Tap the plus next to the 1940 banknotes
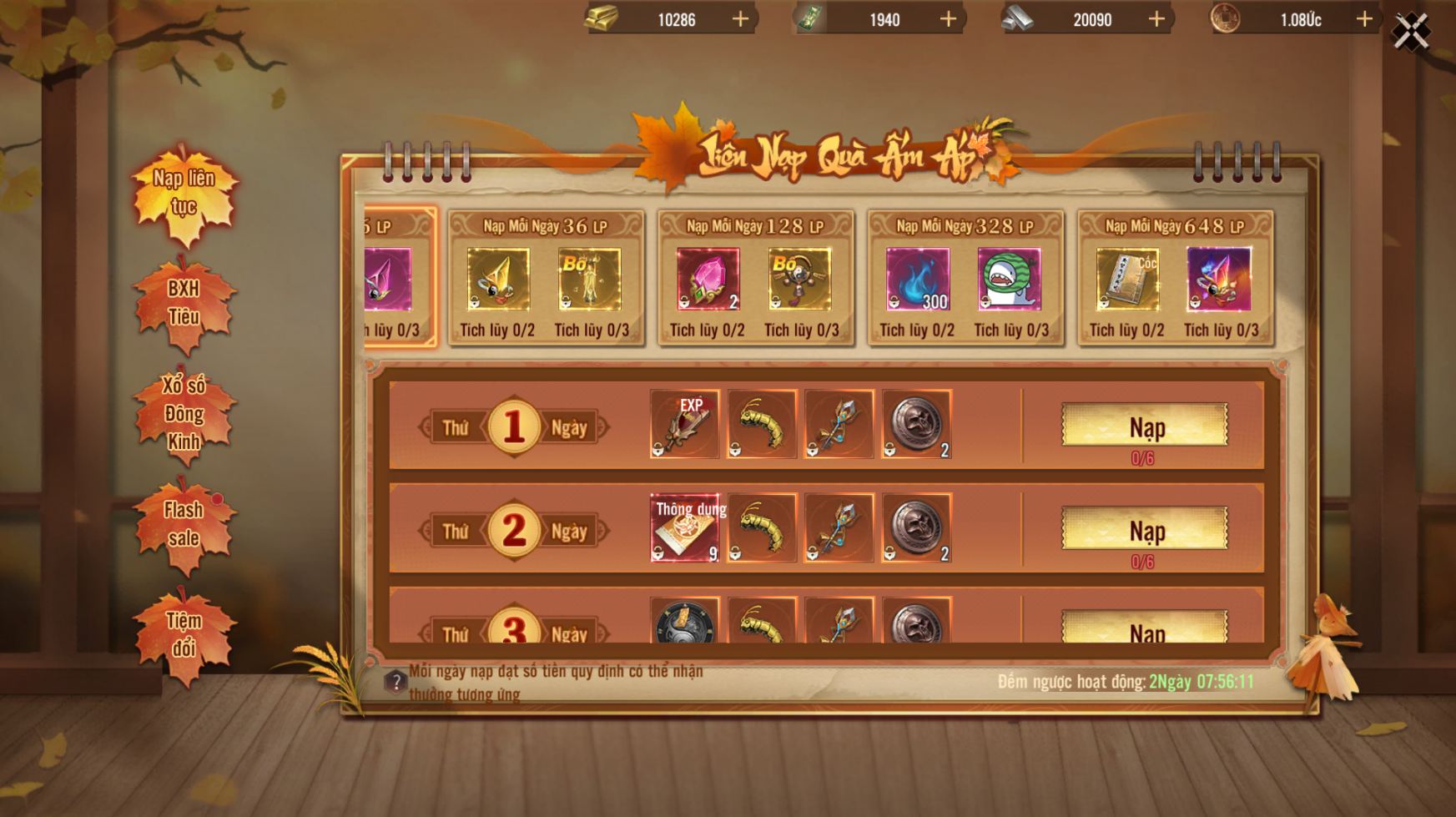 tap(949, 19)
